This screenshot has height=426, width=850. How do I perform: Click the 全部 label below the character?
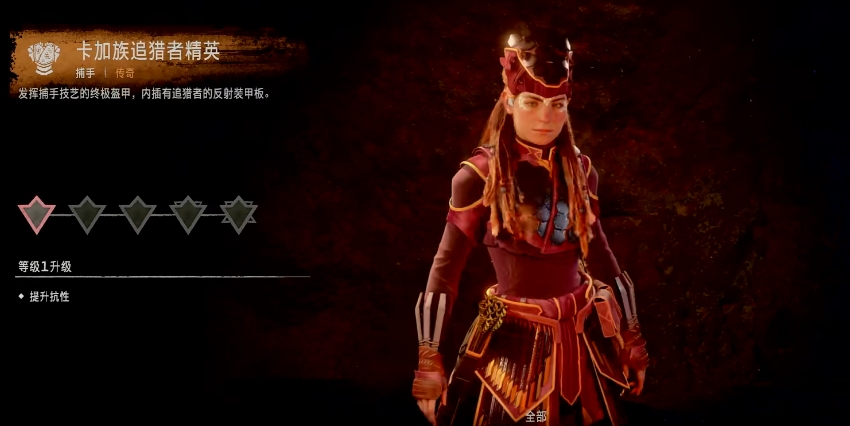536,415
